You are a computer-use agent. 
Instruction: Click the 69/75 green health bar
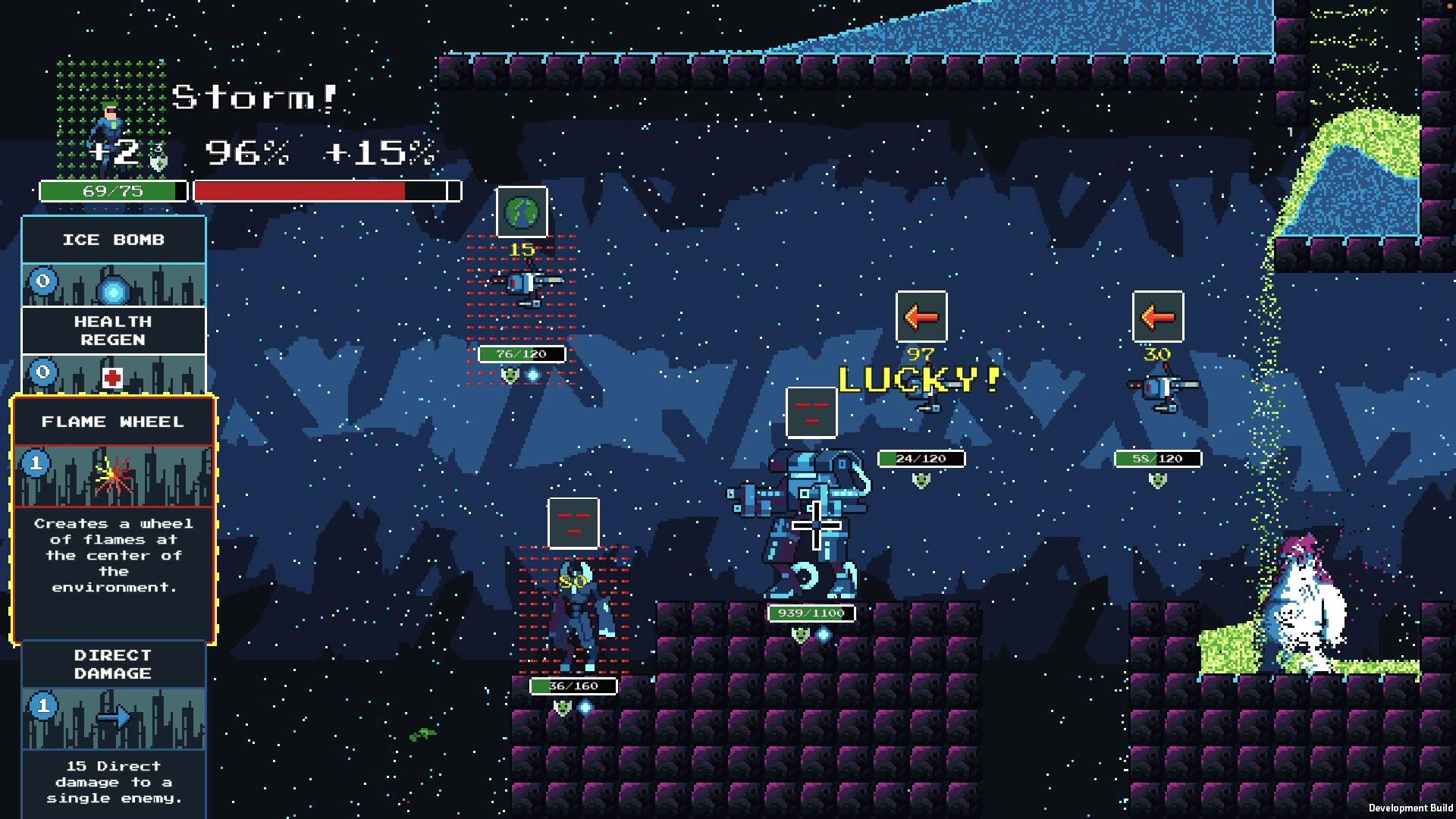pos(114,191)
